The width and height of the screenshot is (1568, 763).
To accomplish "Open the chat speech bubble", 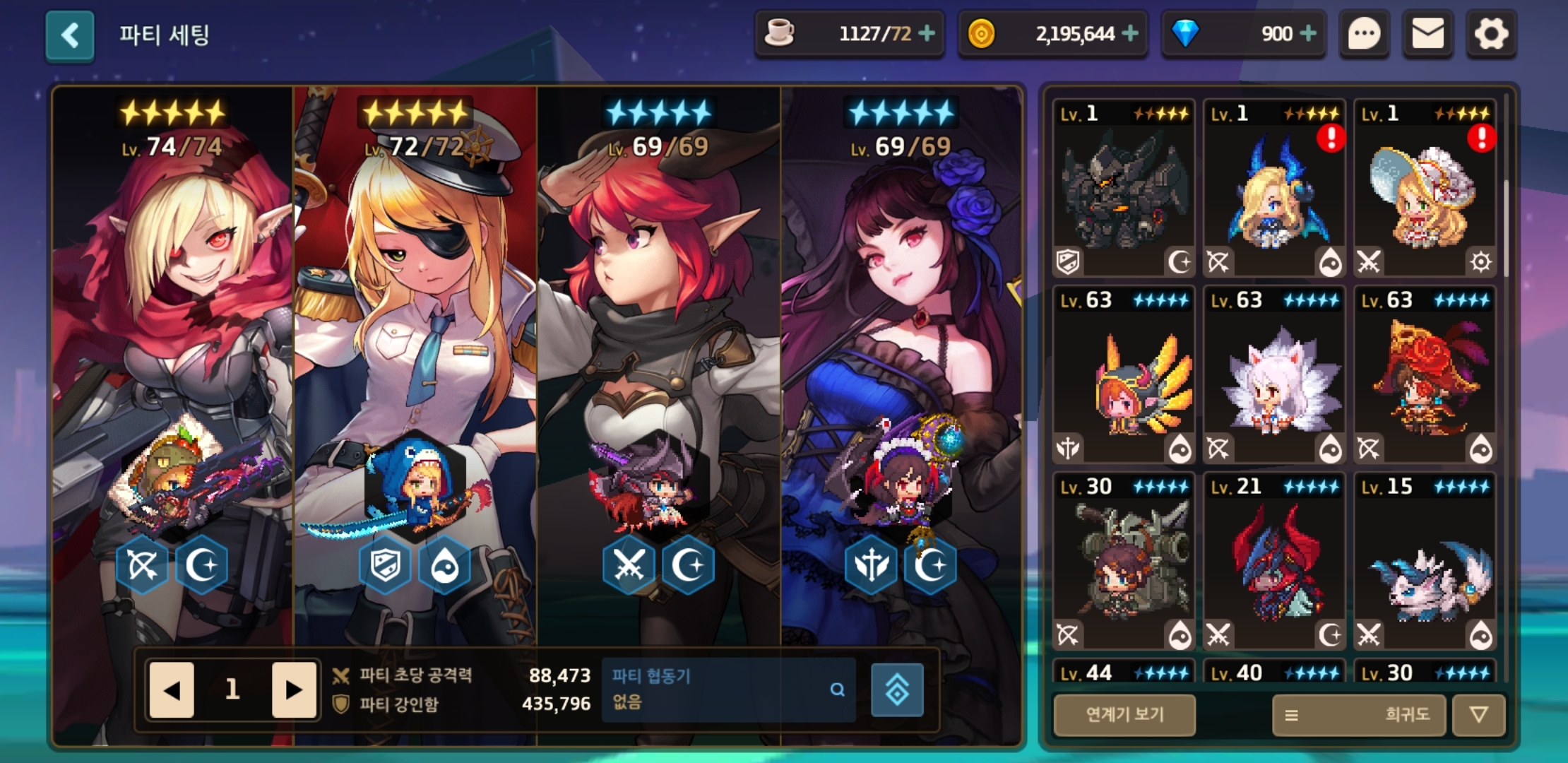I will tap(1365, 34).
